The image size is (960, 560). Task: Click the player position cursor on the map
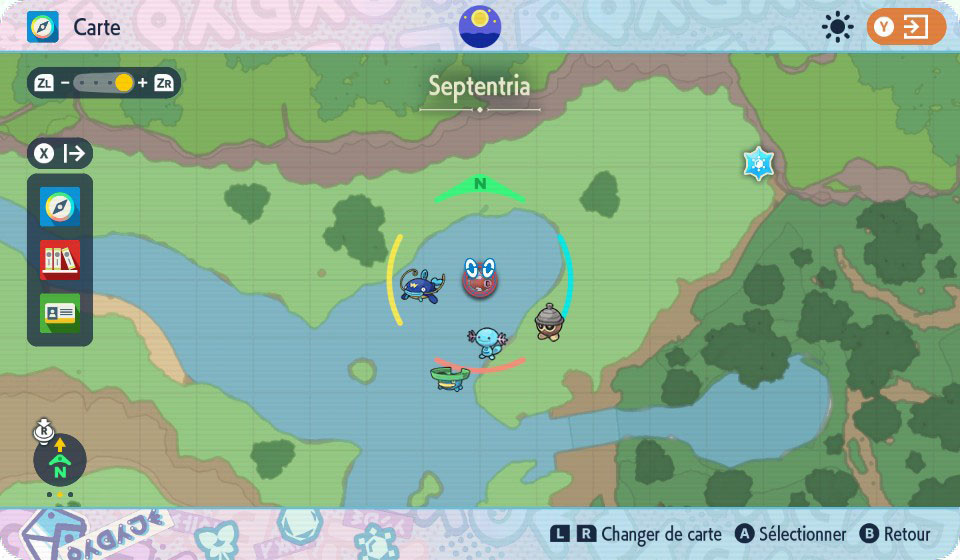(480, 278)
